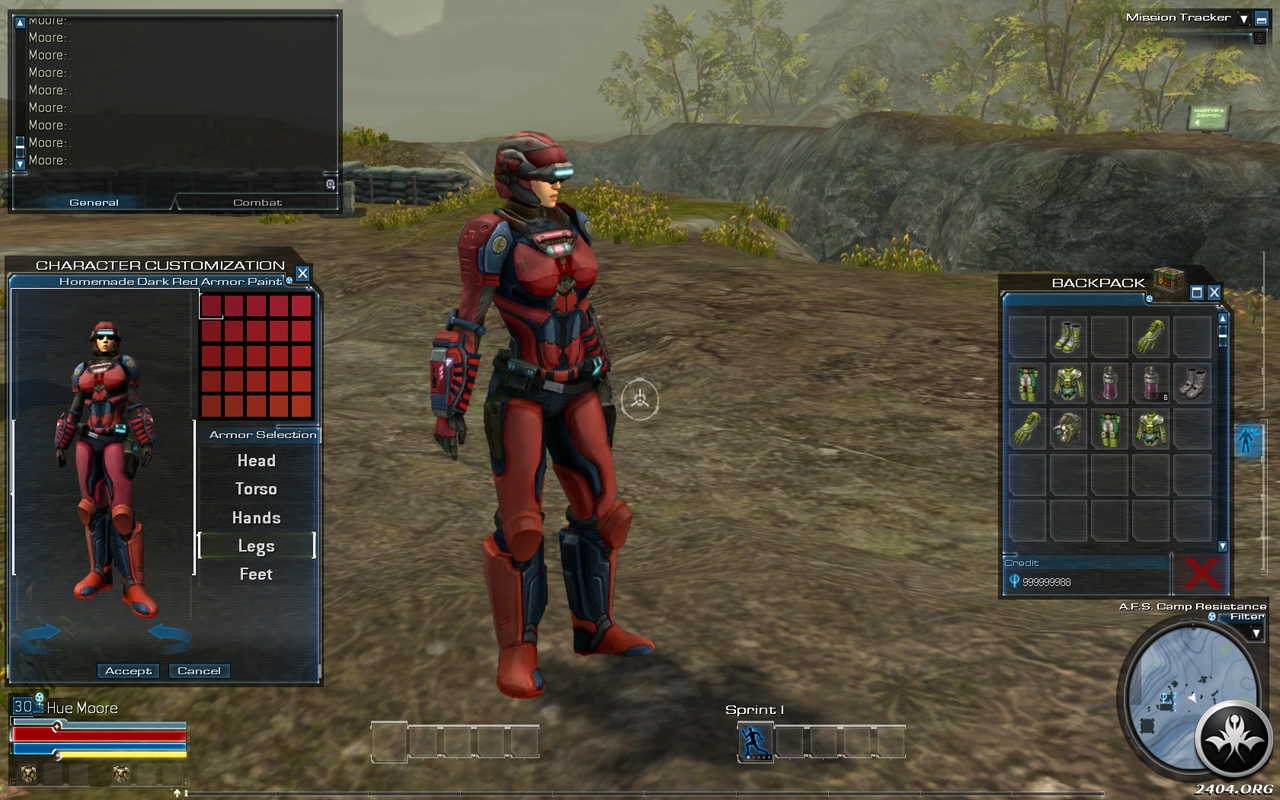Cancel the character customization
The height and width of the screenshot is (800, 1280).
pos(199,671)
